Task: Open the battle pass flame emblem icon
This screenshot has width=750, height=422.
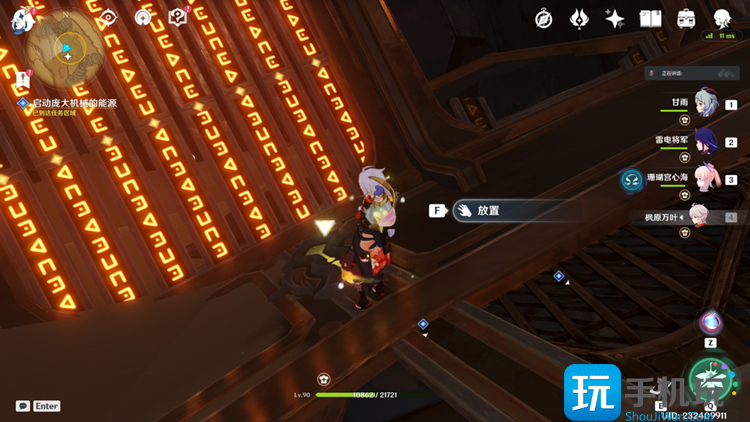Action: pyautogui.click(x=579, y=19)
